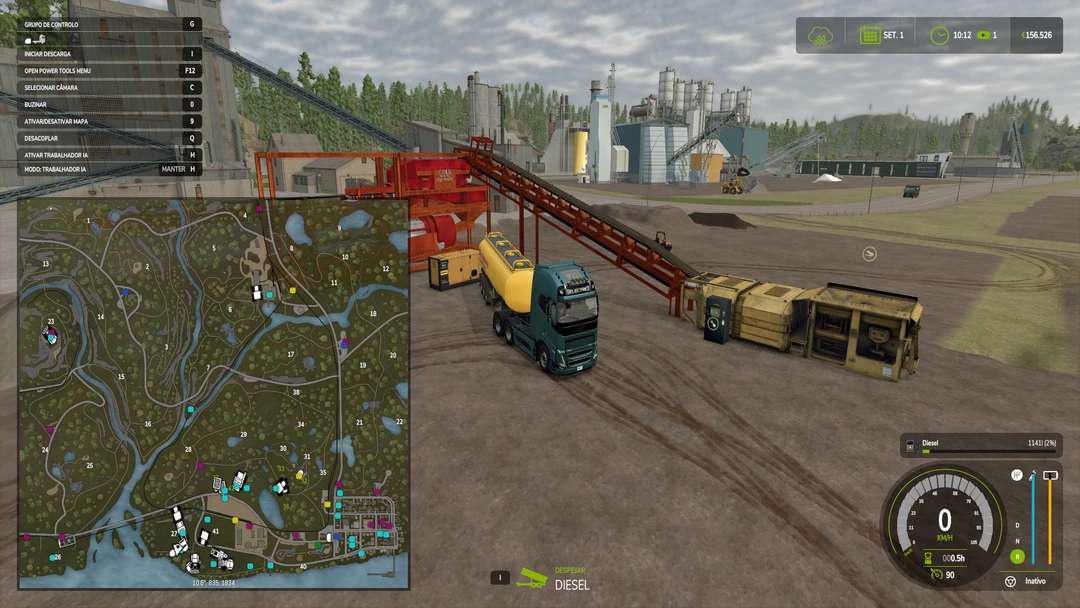Select field 23 on the map
Screen dimensions: 1080x608
[x=51, y=322]
